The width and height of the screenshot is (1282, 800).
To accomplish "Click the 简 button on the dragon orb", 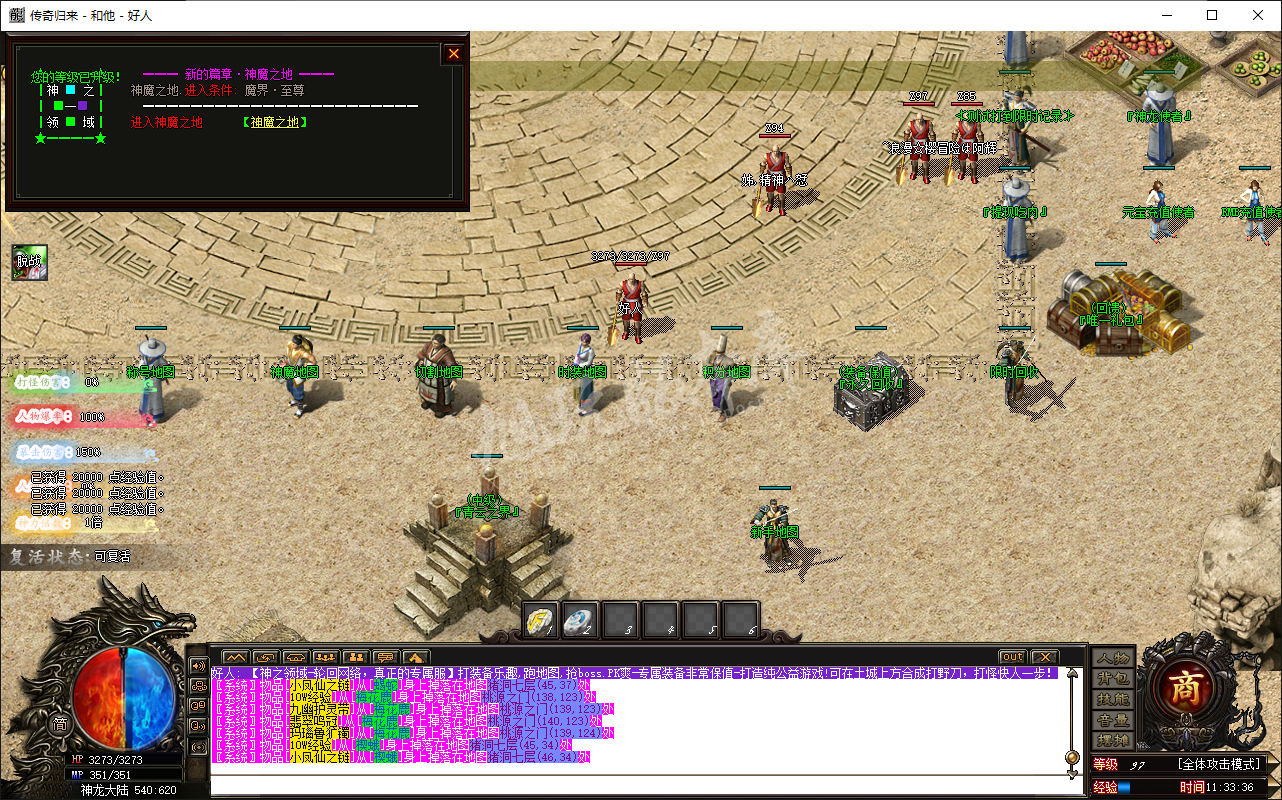I will pos(60,725).
